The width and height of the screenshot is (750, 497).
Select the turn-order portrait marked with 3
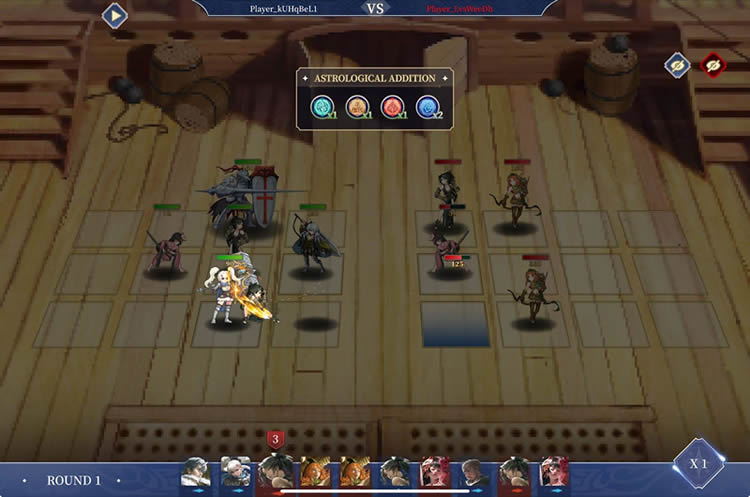(274, 471)
